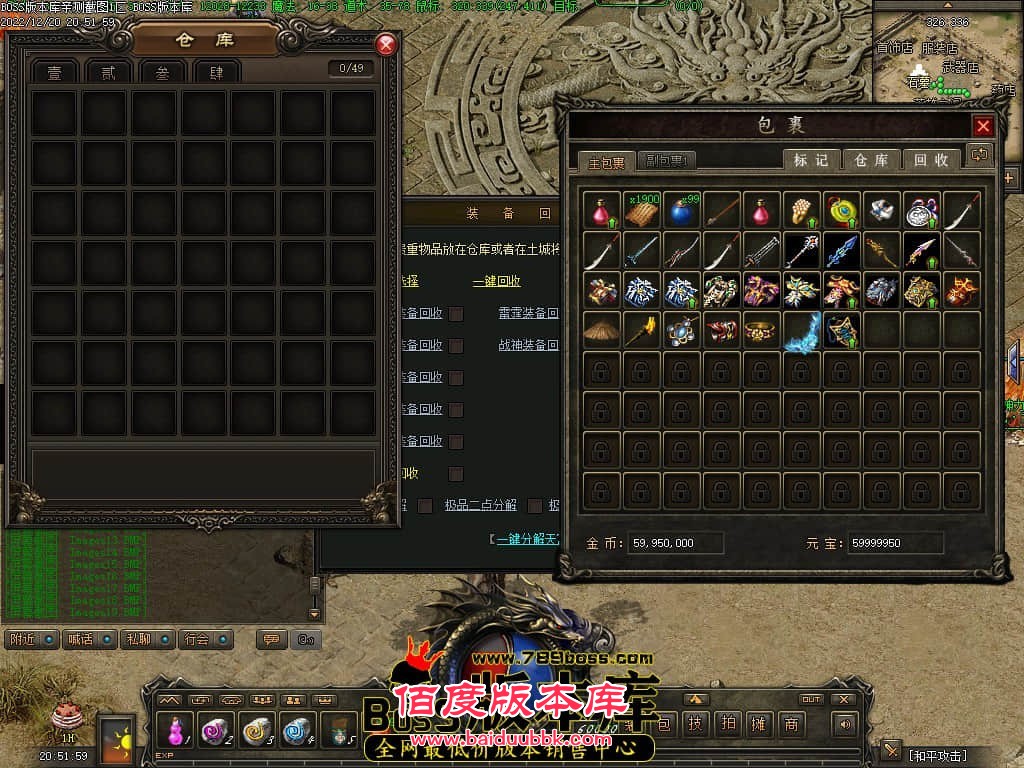Pick the blue potion with x99 stack

click(682, 211)
